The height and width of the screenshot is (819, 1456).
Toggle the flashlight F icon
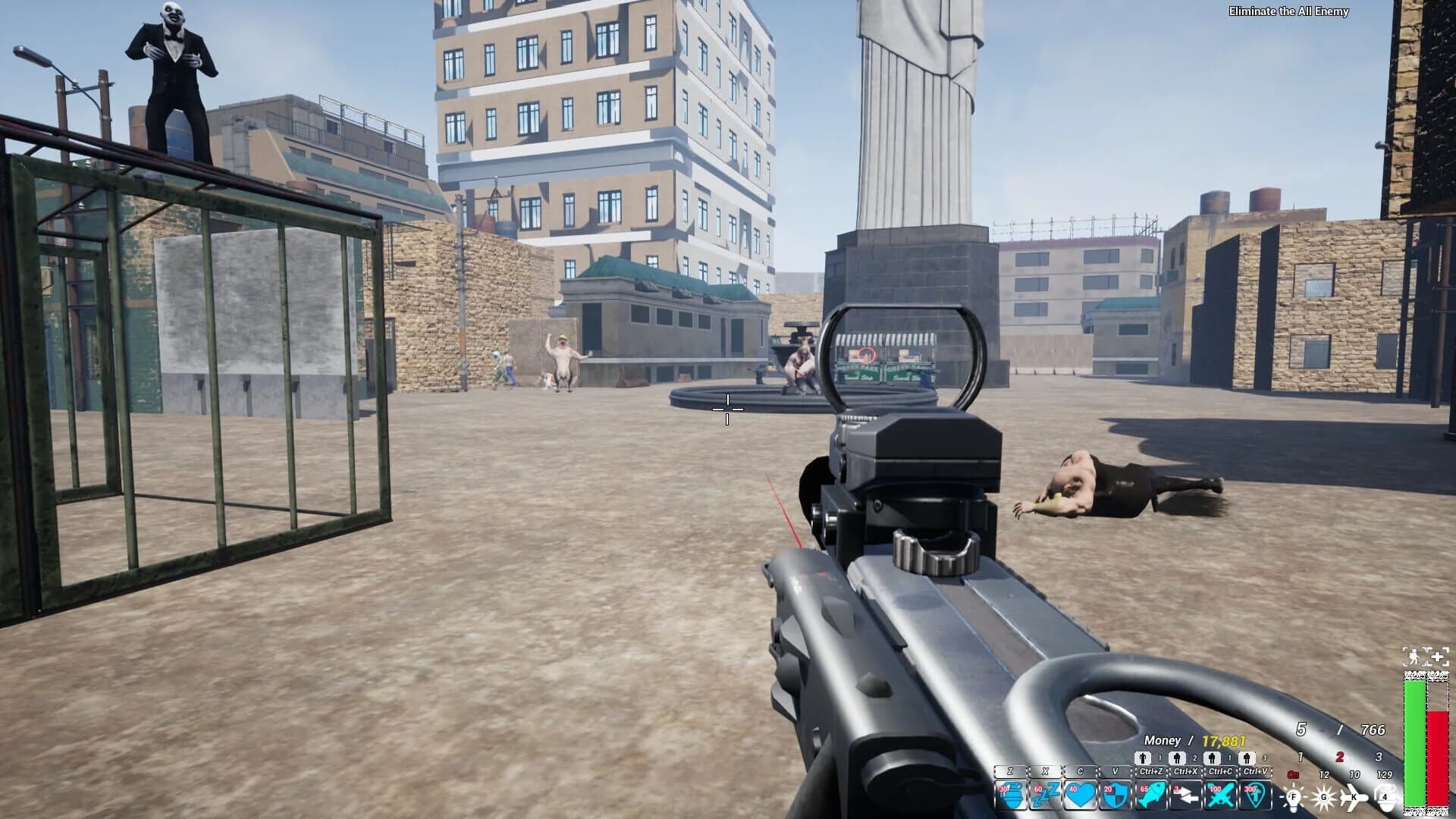coord(1294,797)
